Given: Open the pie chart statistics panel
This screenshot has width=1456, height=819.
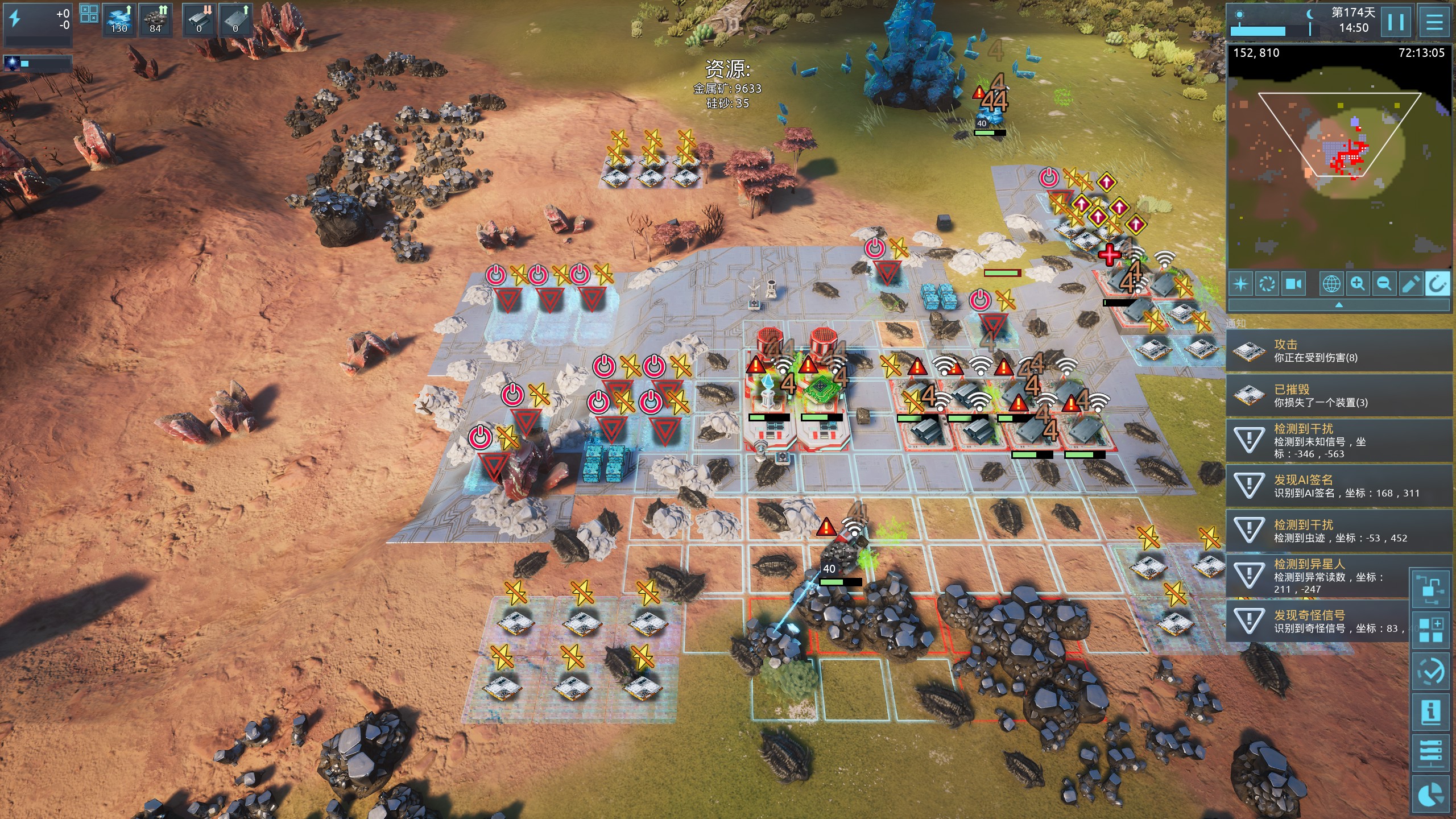Looking at the screenshot, I should 1430,795.
